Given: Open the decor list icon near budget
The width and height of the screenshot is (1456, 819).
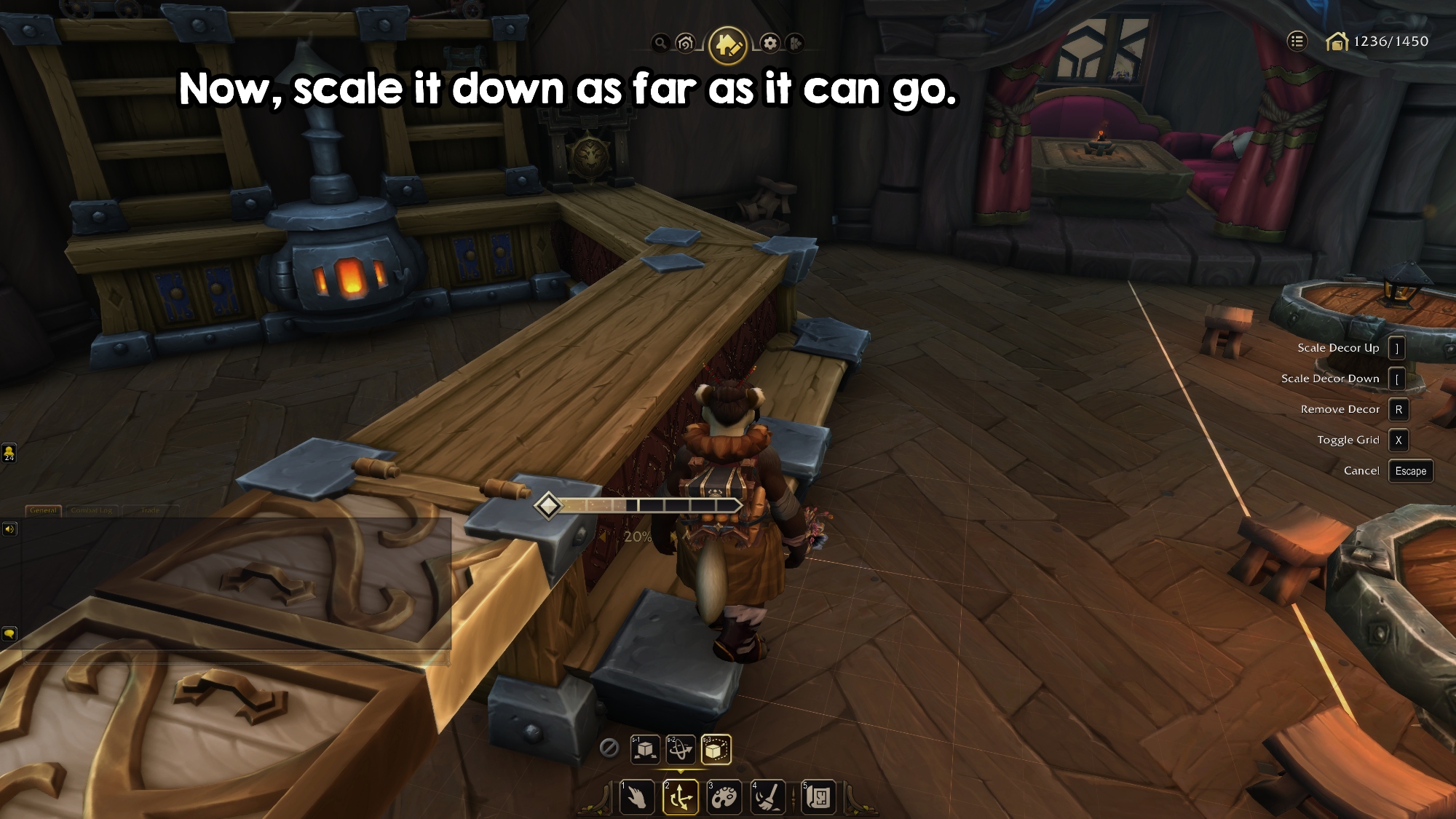Looking at the screenshot, I should click(x=1297, y=41).
